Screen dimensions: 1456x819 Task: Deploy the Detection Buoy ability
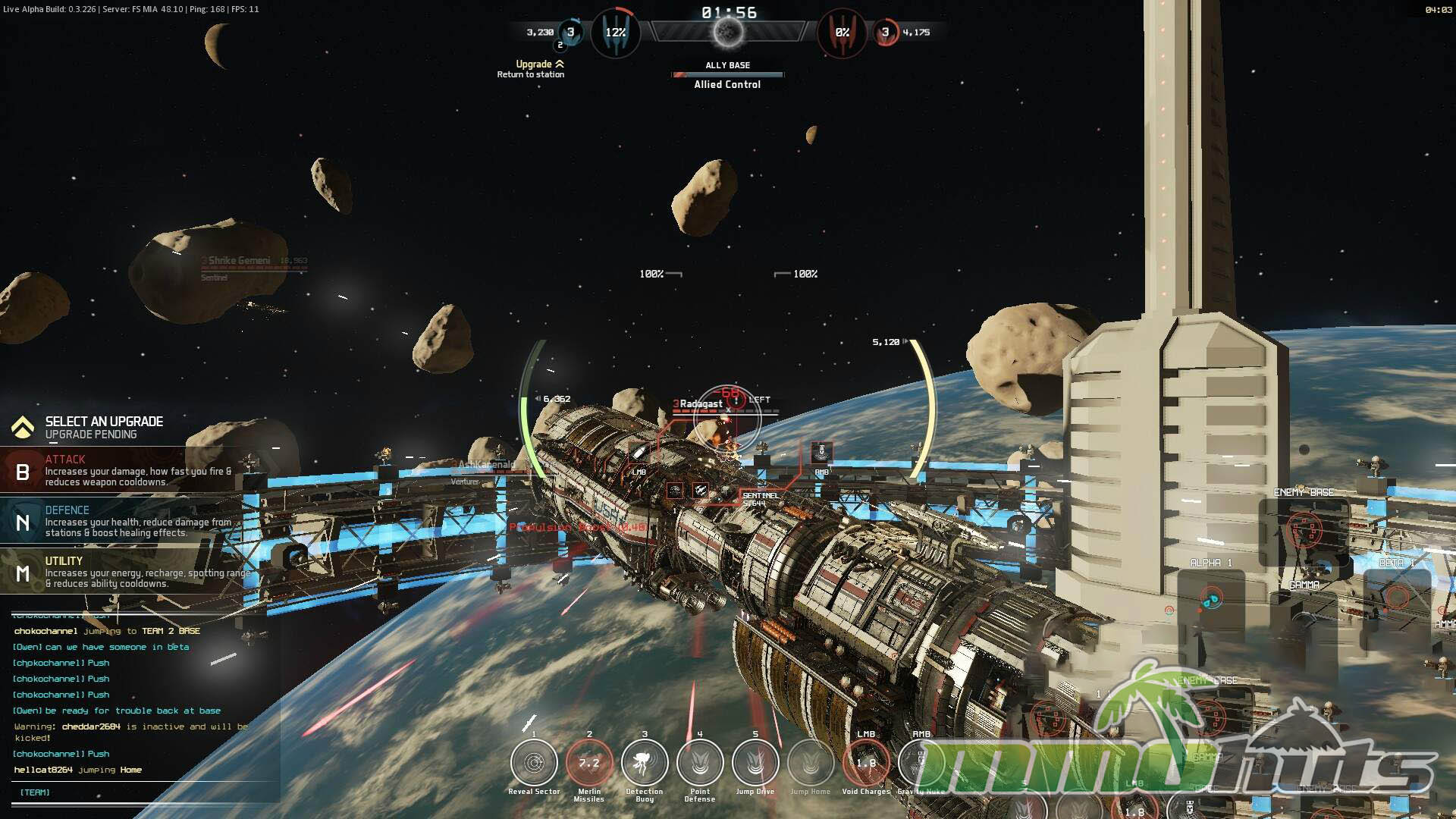(x=645, y=763)
